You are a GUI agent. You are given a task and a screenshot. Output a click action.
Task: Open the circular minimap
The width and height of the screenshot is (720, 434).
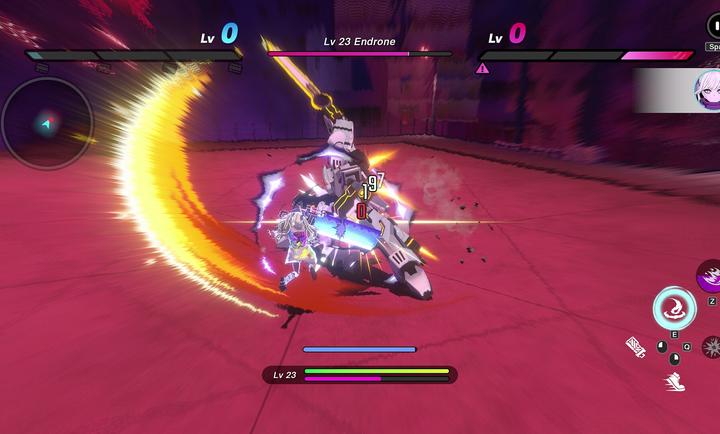47,123
